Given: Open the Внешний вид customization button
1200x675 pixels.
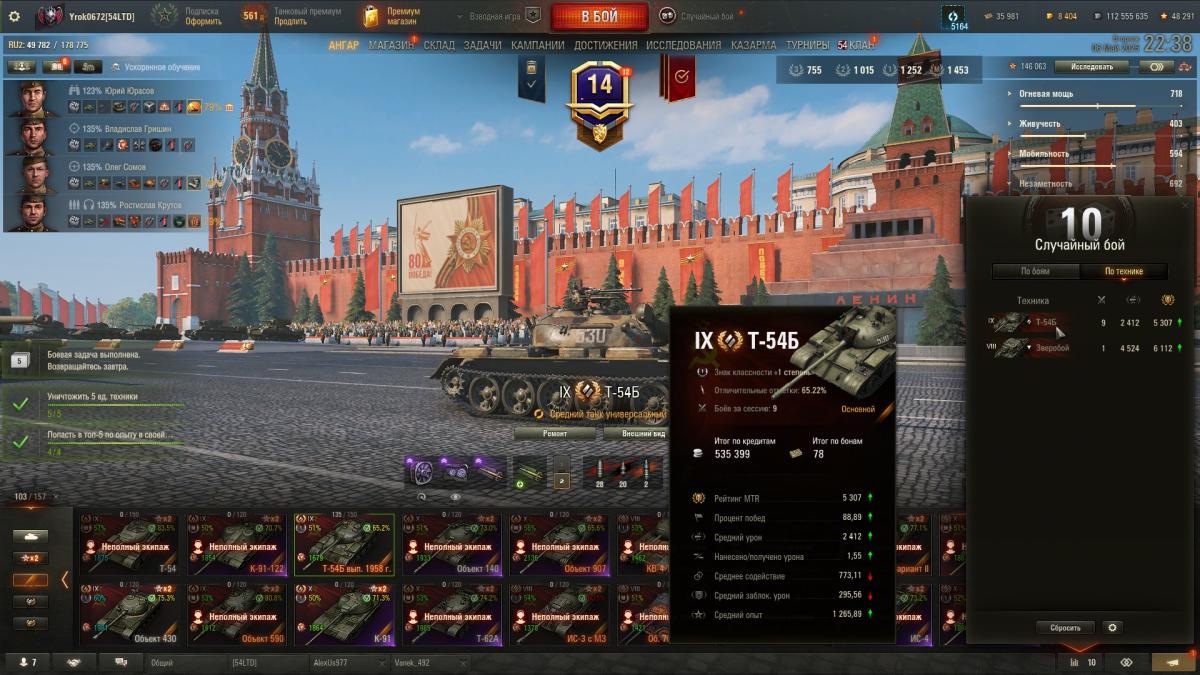Looking at the screenshot, I should (636, 434).
